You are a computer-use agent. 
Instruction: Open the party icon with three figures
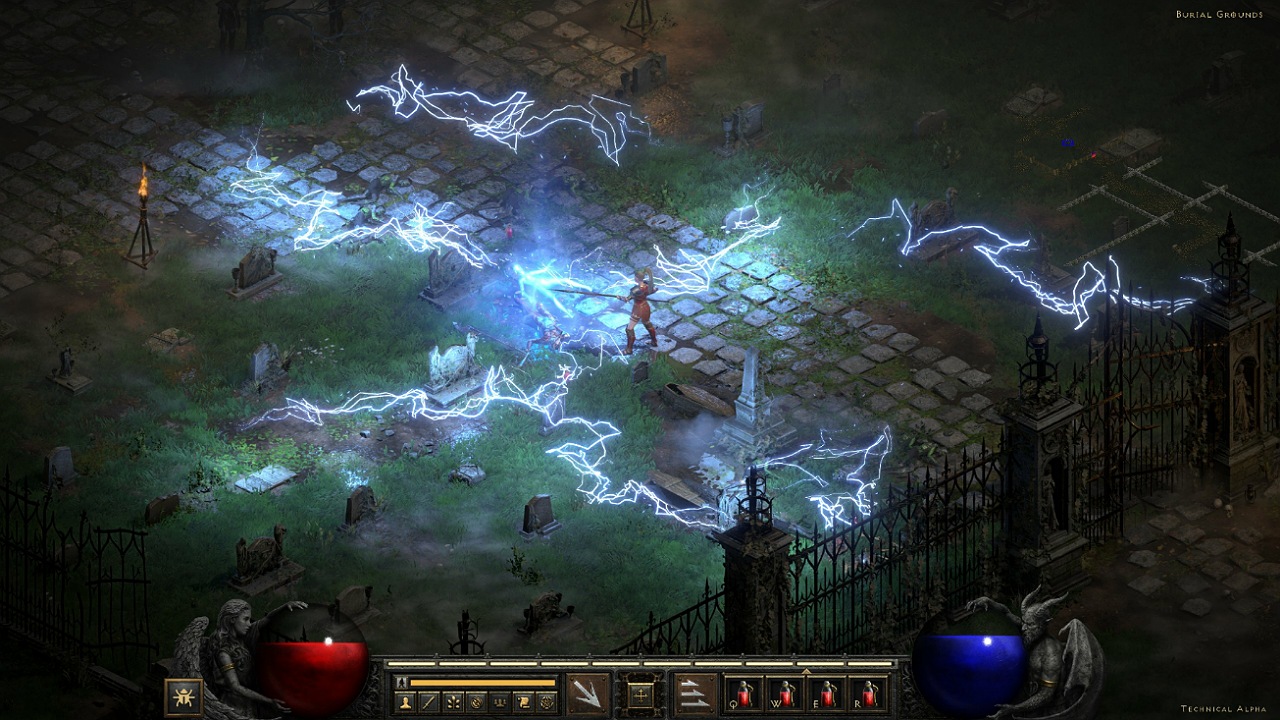(500, 702)
